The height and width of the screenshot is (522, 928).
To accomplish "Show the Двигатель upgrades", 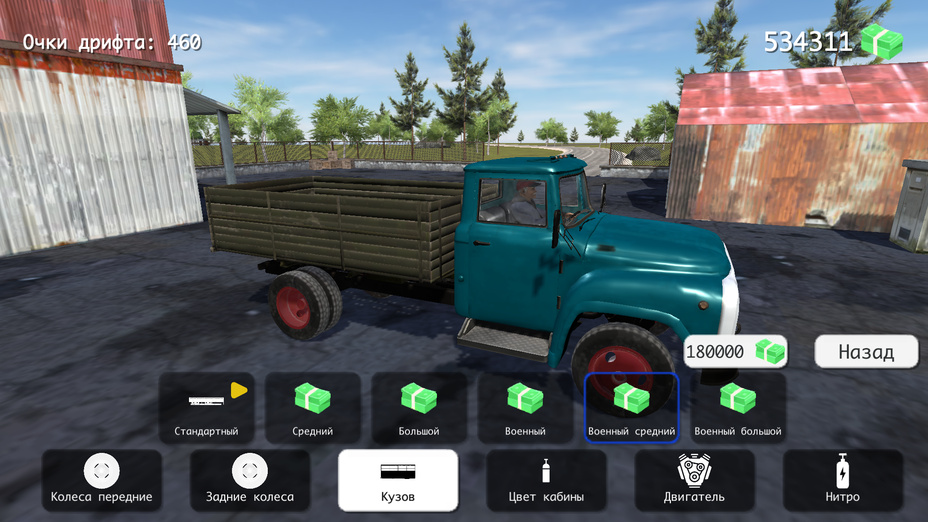I will tap(694, 480).
